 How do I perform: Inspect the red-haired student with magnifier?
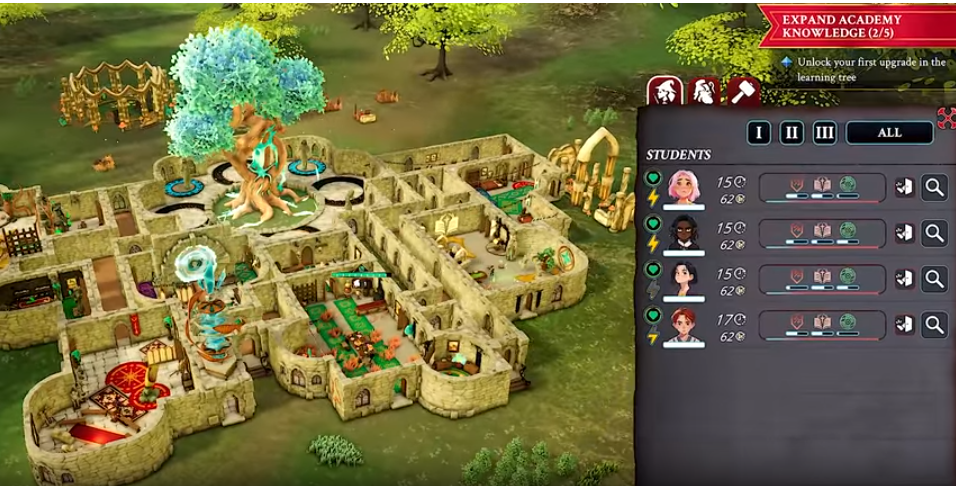934,324
